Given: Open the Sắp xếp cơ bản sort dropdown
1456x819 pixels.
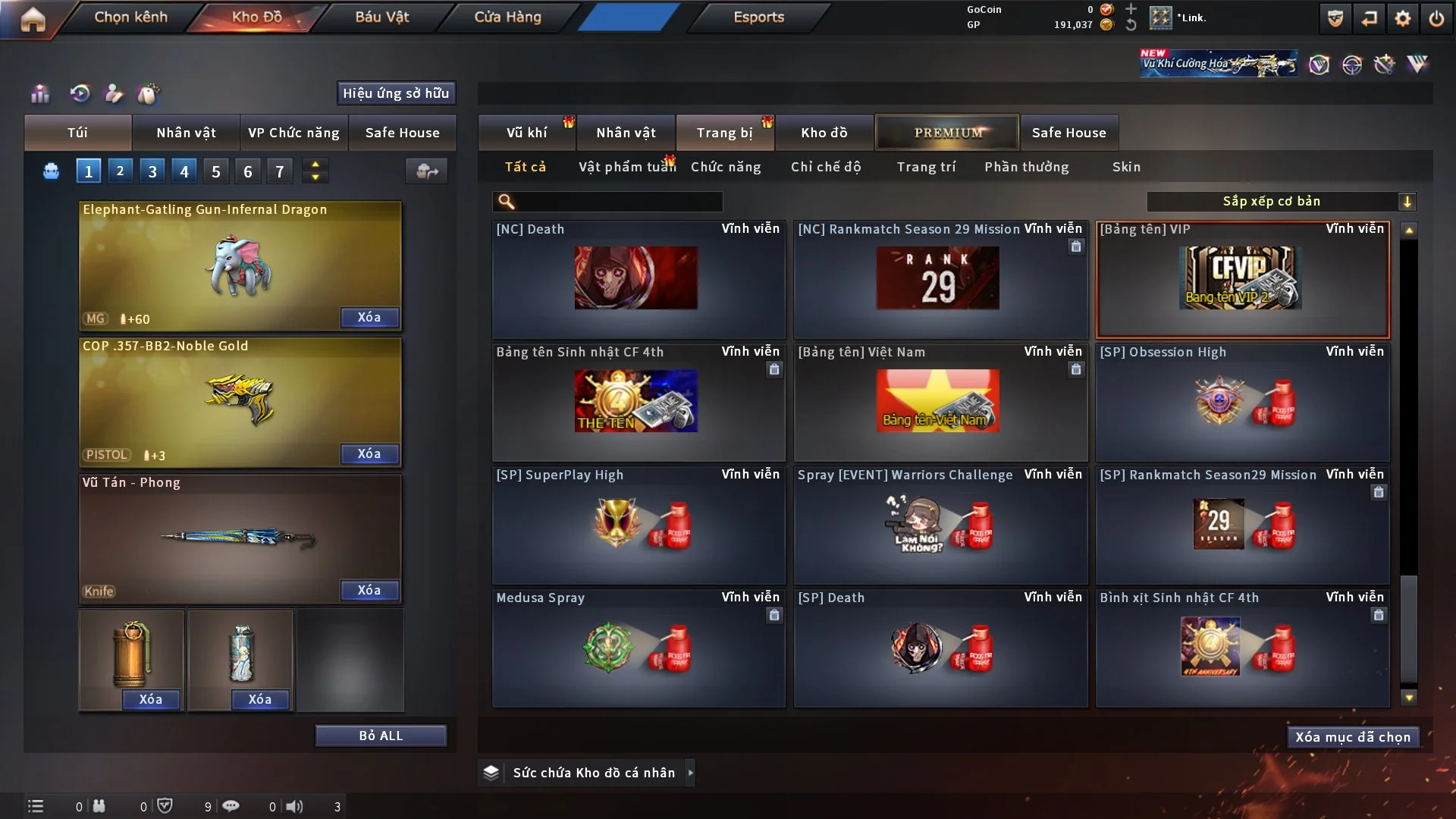Looking at the screenshot, I should click(x=1281, y=201).
